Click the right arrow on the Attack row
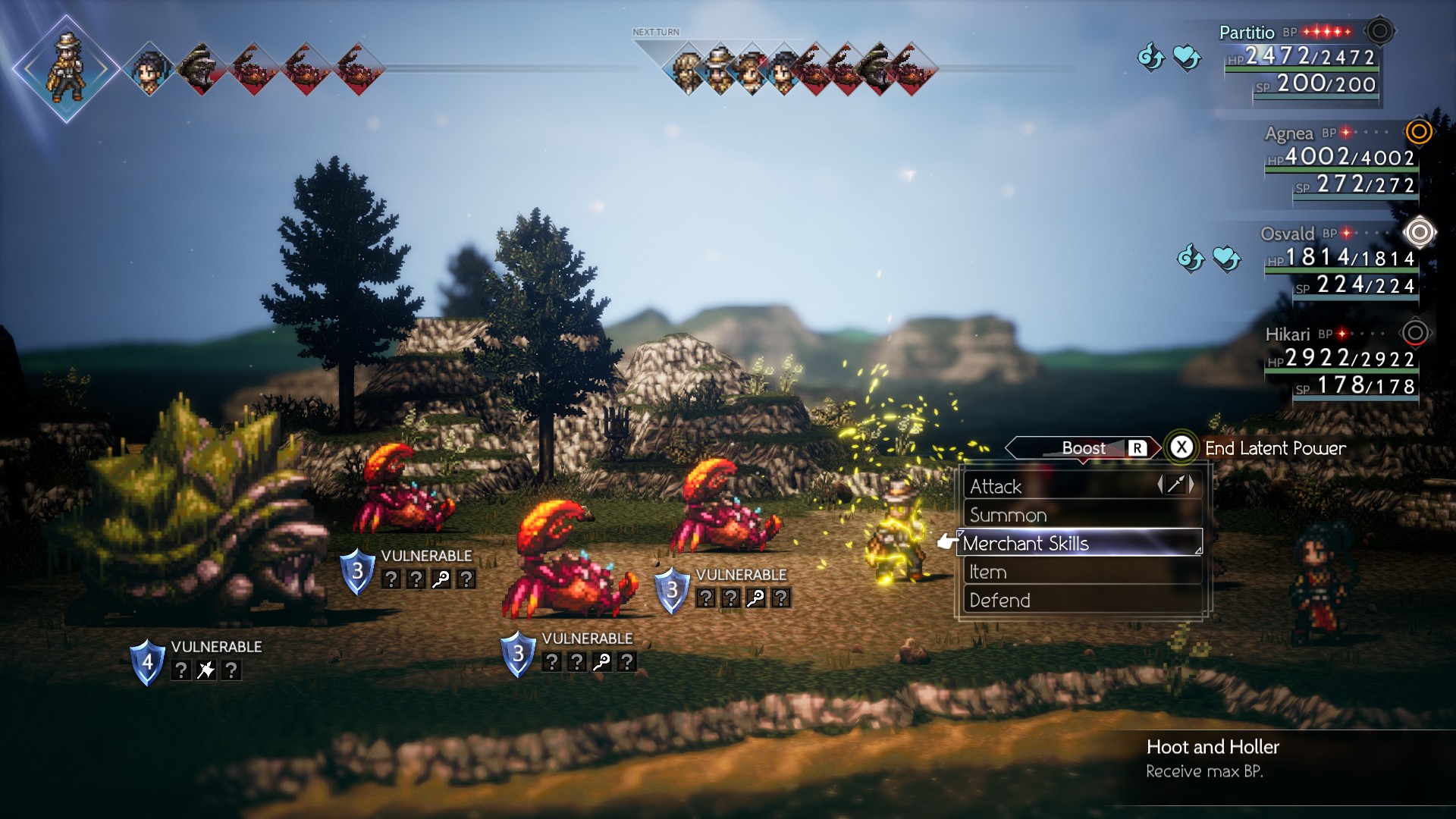This screenshot has width=1456, height=819. (x=1192, y=486)
